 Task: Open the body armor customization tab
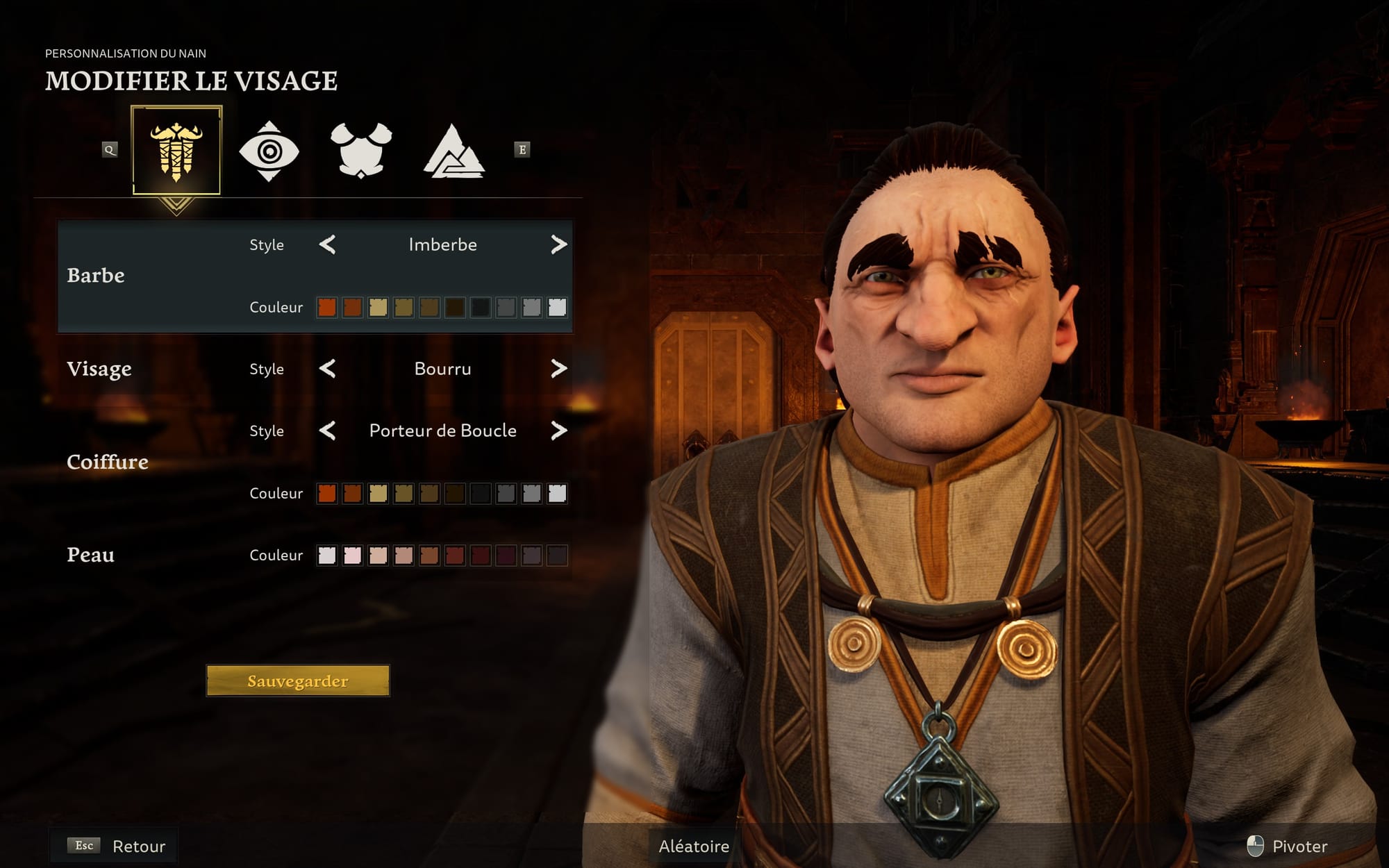(x=361, y=151)
